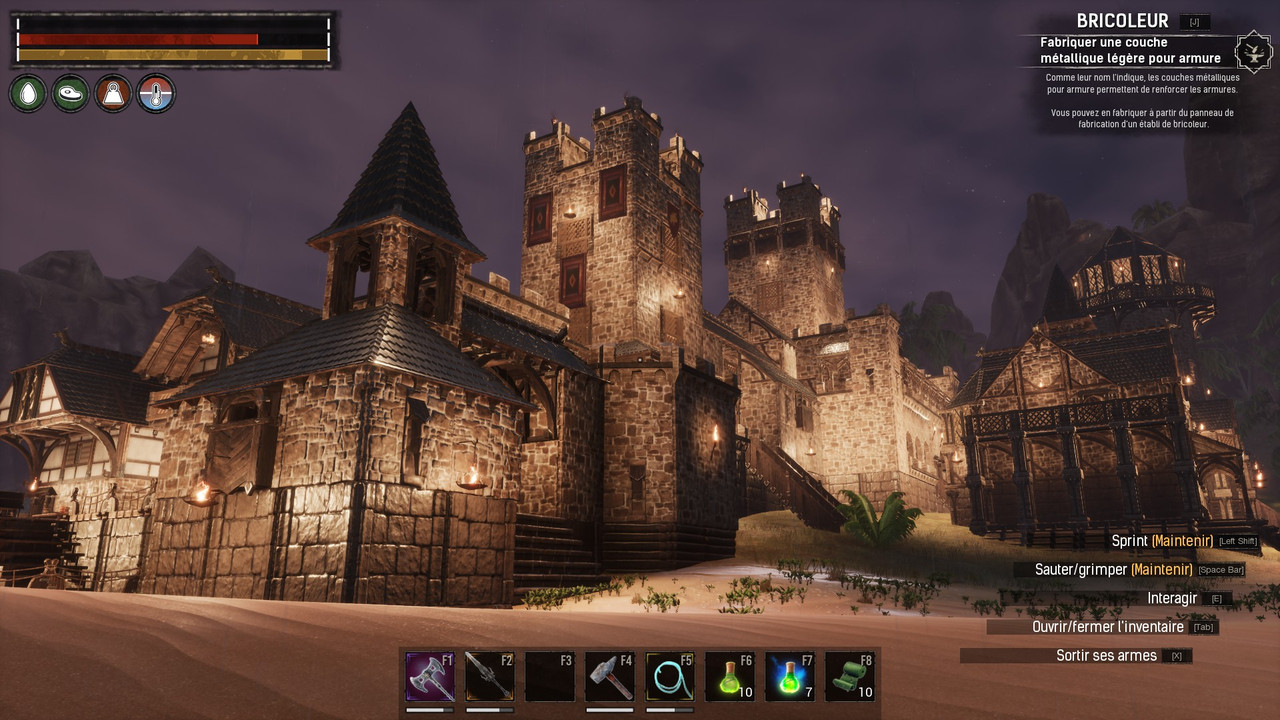
Task: Click the meat hunger status icon
Action: (70, 94)
